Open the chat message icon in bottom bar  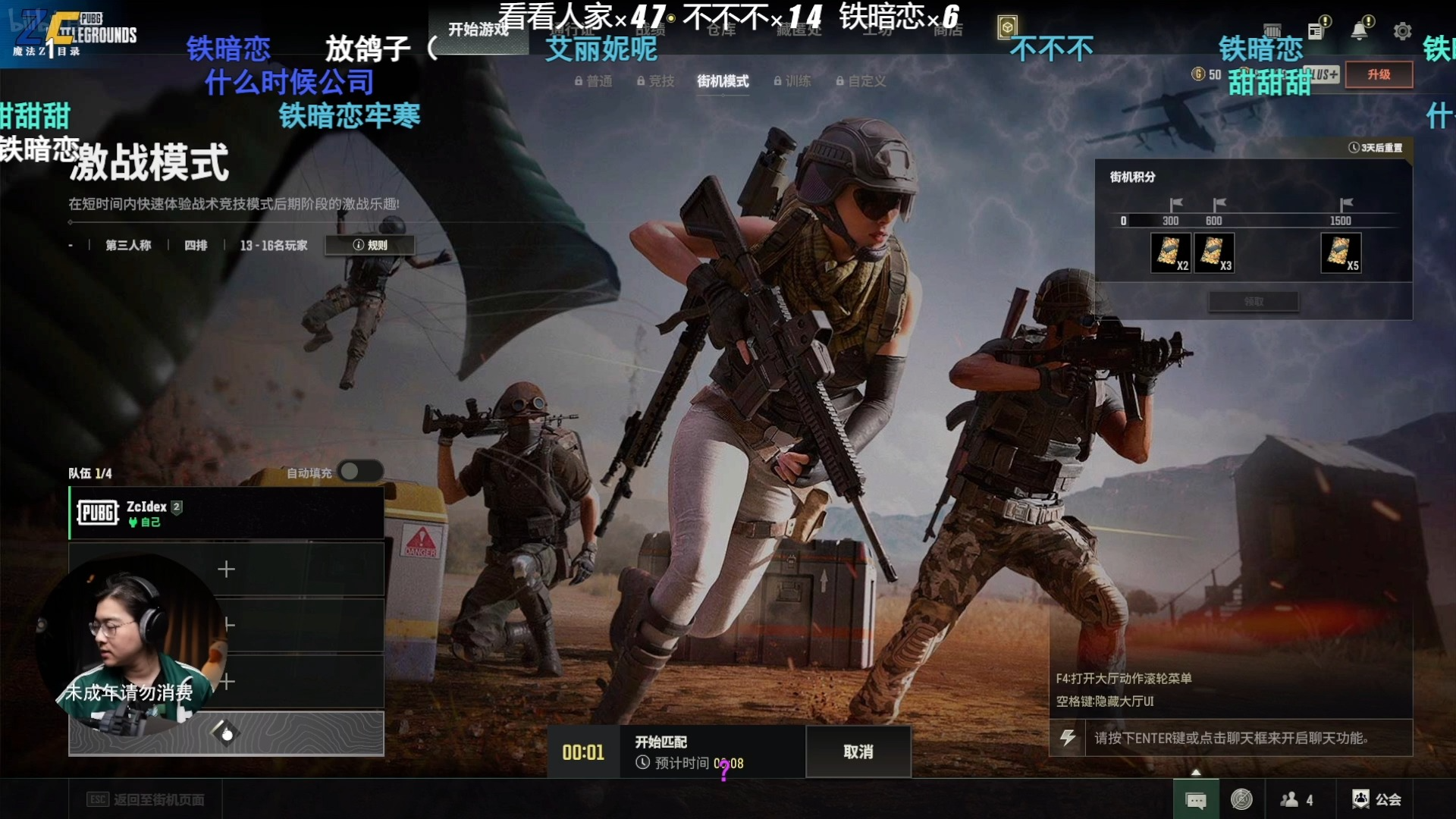pos(1197,799)
